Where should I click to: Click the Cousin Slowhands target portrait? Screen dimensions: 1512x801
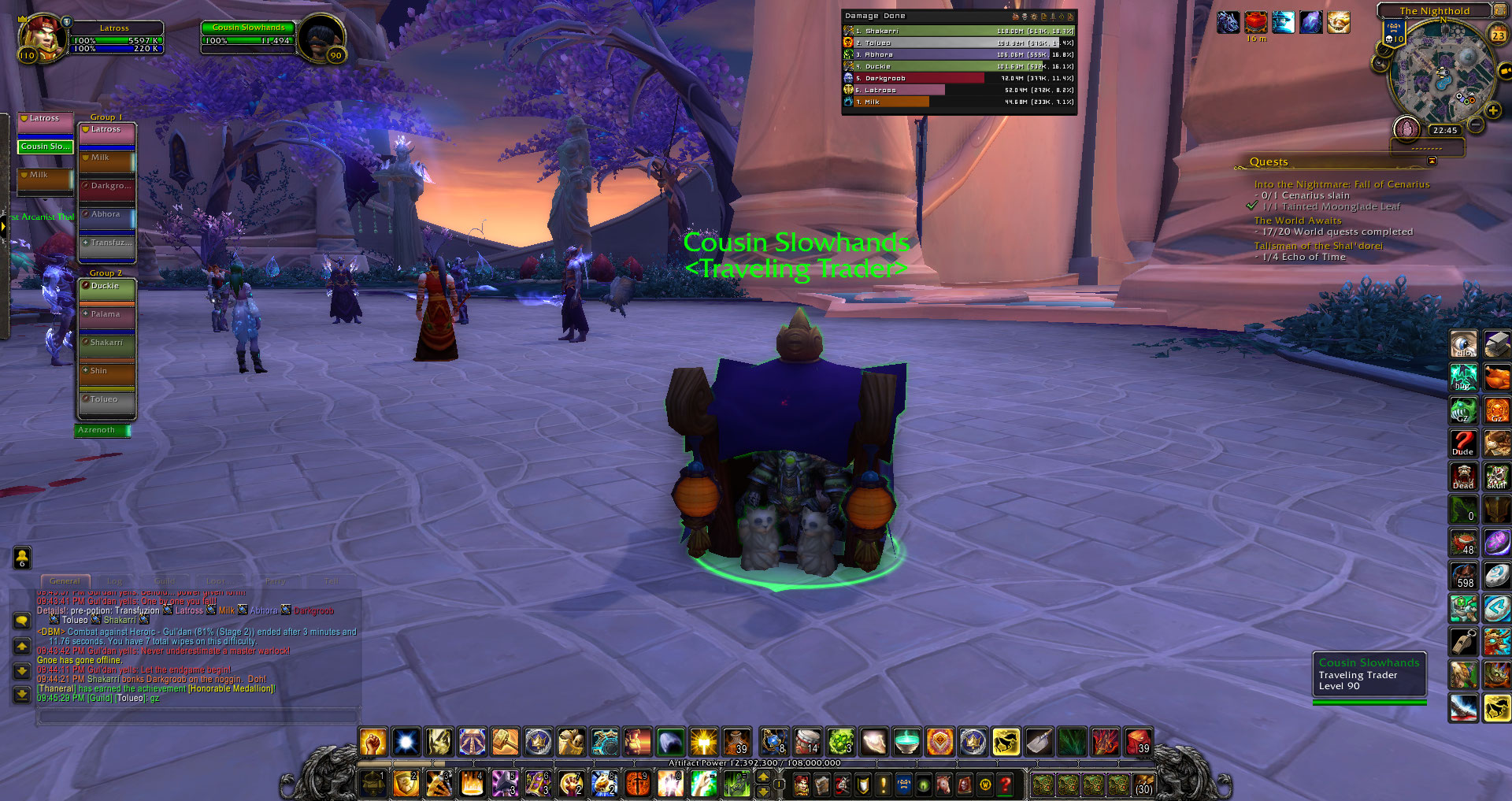pos(321,37)
